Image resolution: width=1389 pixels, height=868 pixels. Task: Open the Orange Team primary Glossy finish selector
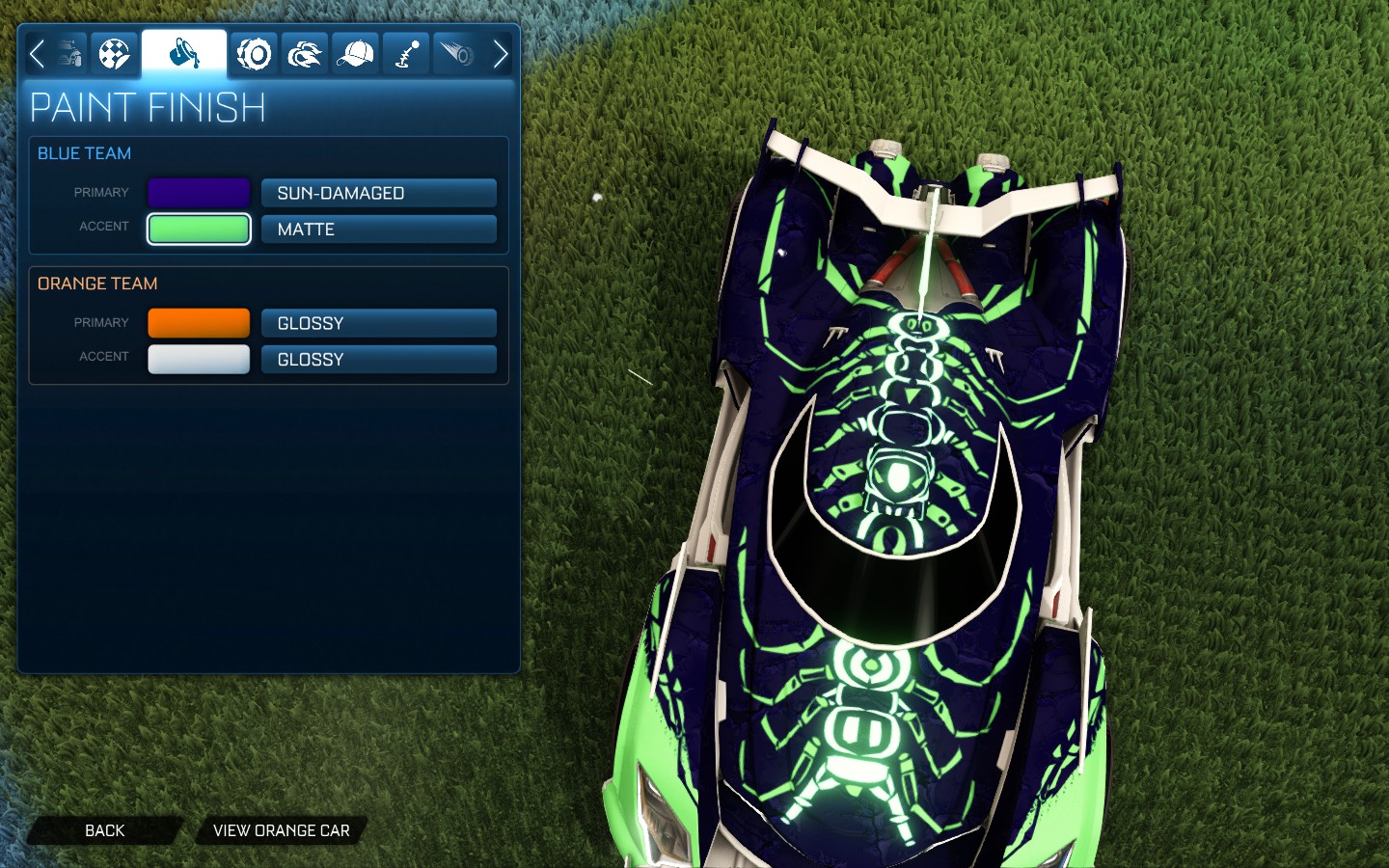point(378,323)
